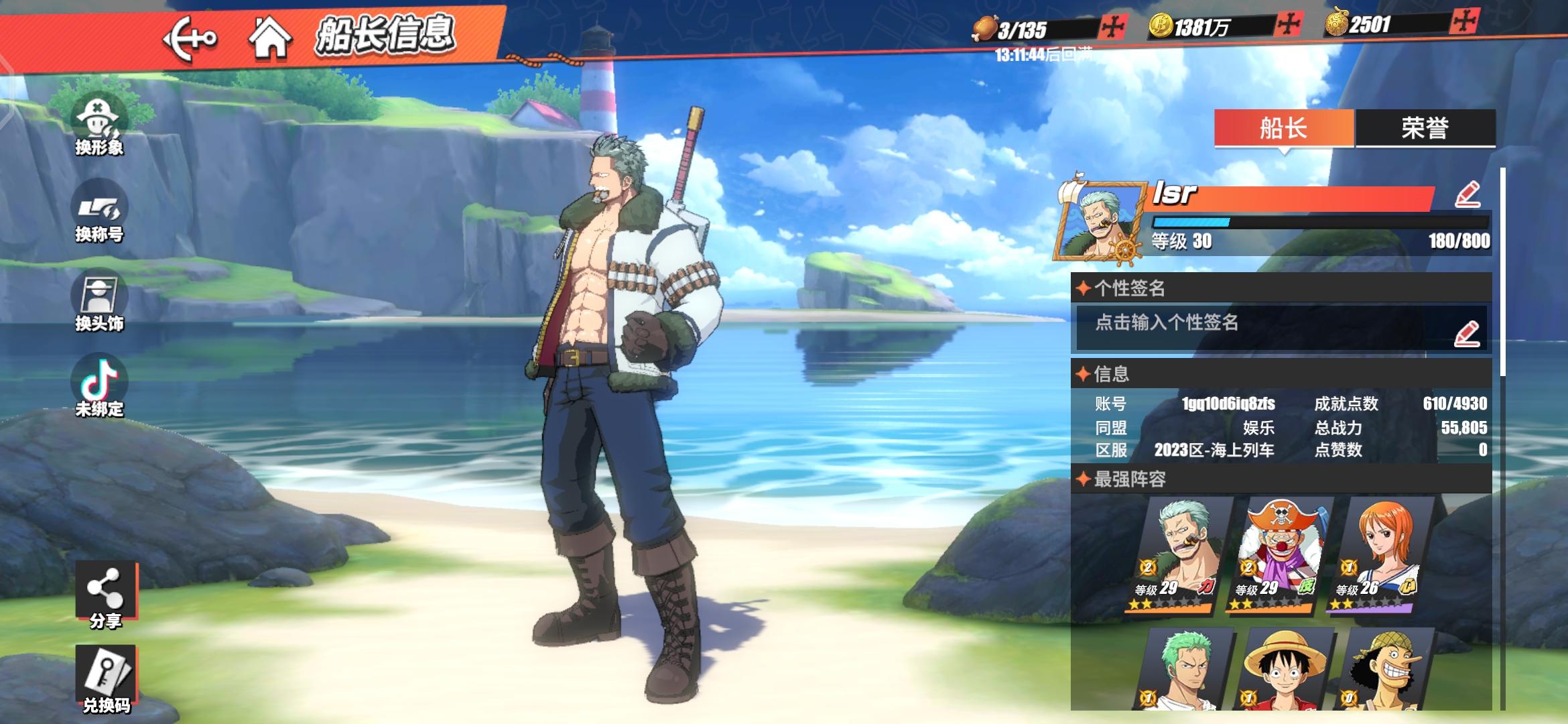
Task: View Nami in the strongest lineup
Action: coord(1380,554)
